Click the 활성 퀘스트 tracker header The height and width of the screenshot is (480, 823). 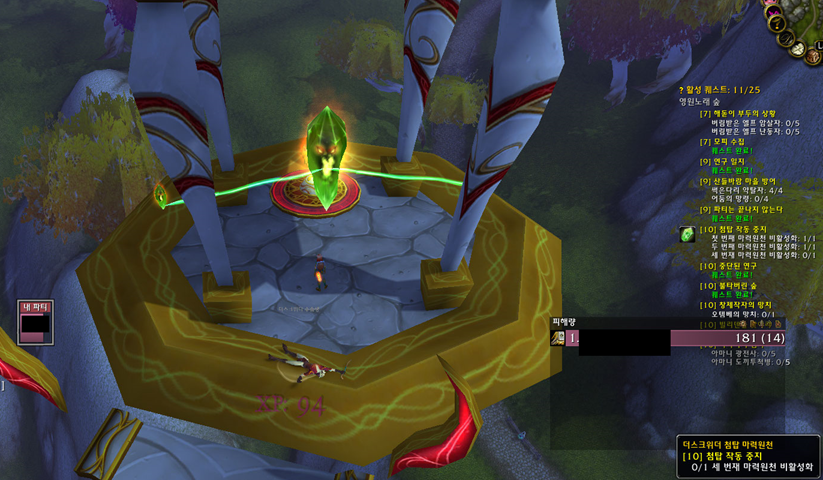[721, 89]
